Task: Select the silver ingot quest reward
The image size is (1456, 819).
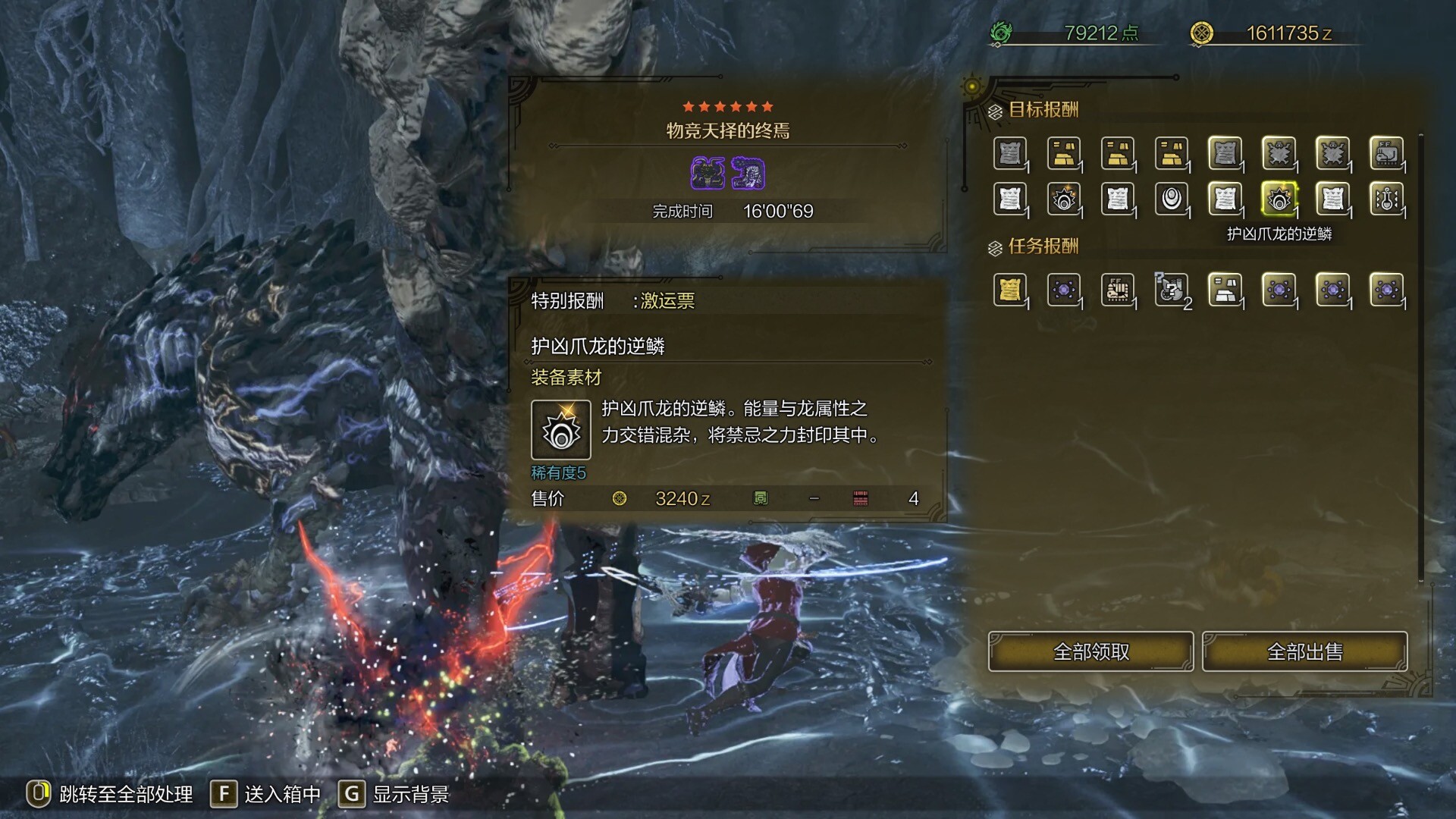Action: 1225,290
